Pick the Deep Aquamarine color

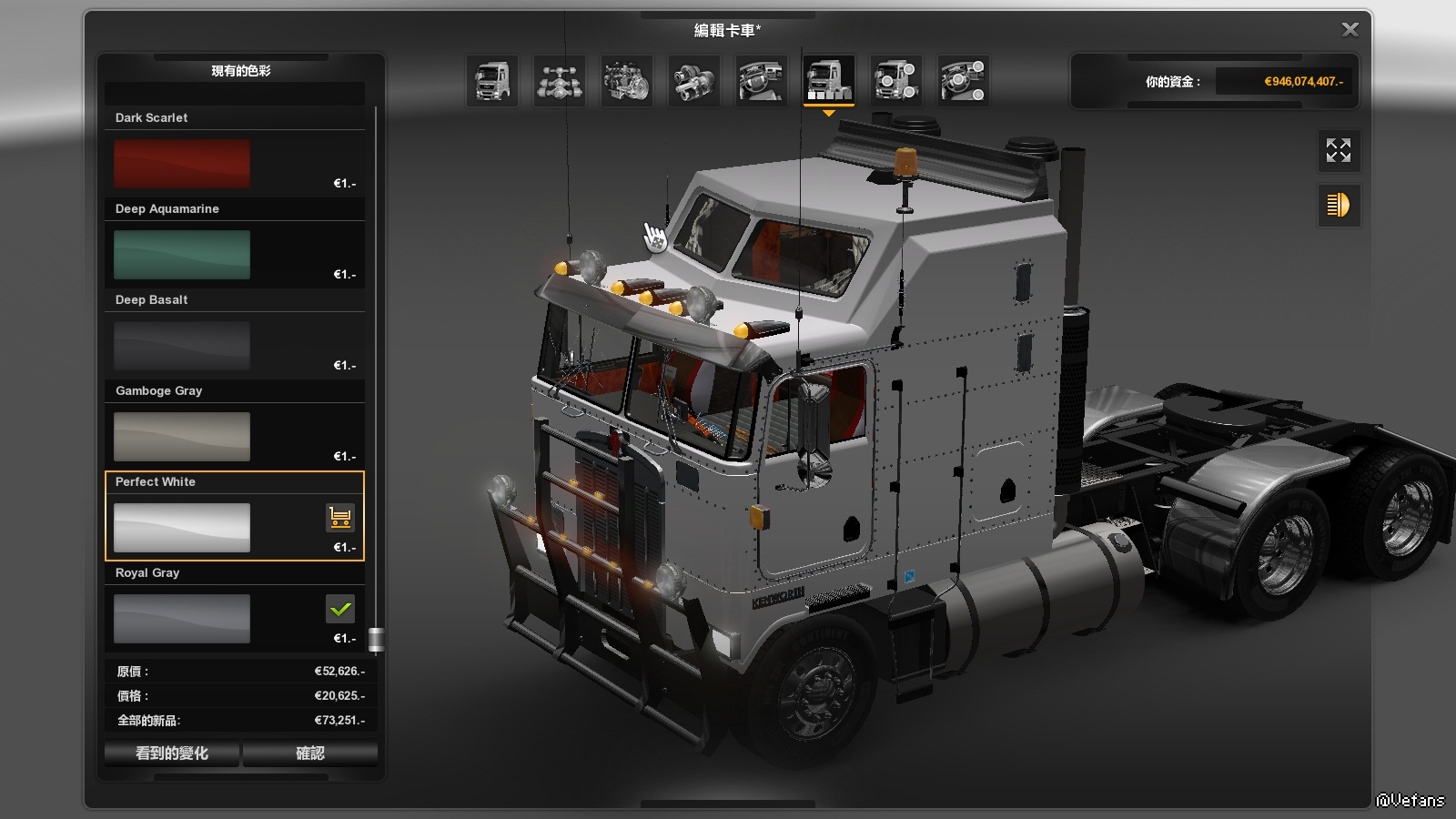182,255
